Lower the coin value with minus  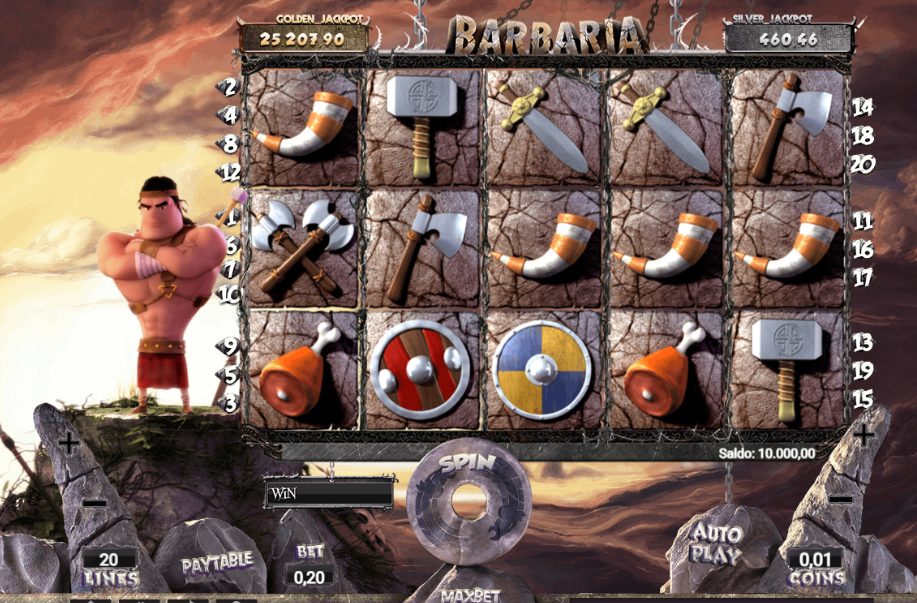pyautogui.click(x=841, y=498)
